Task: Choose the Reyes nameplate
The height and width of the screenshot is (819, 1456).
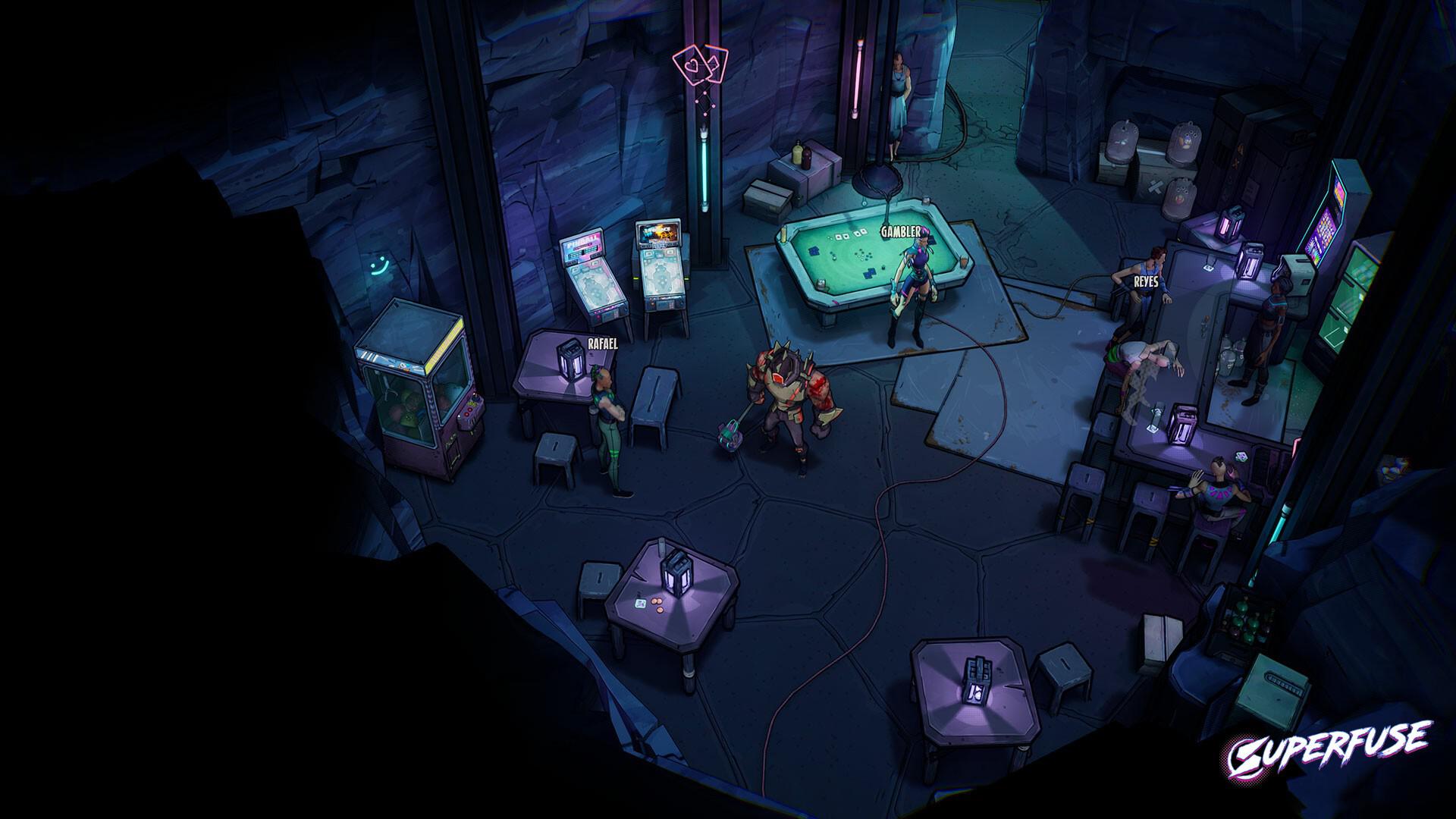Action: 1145,281
